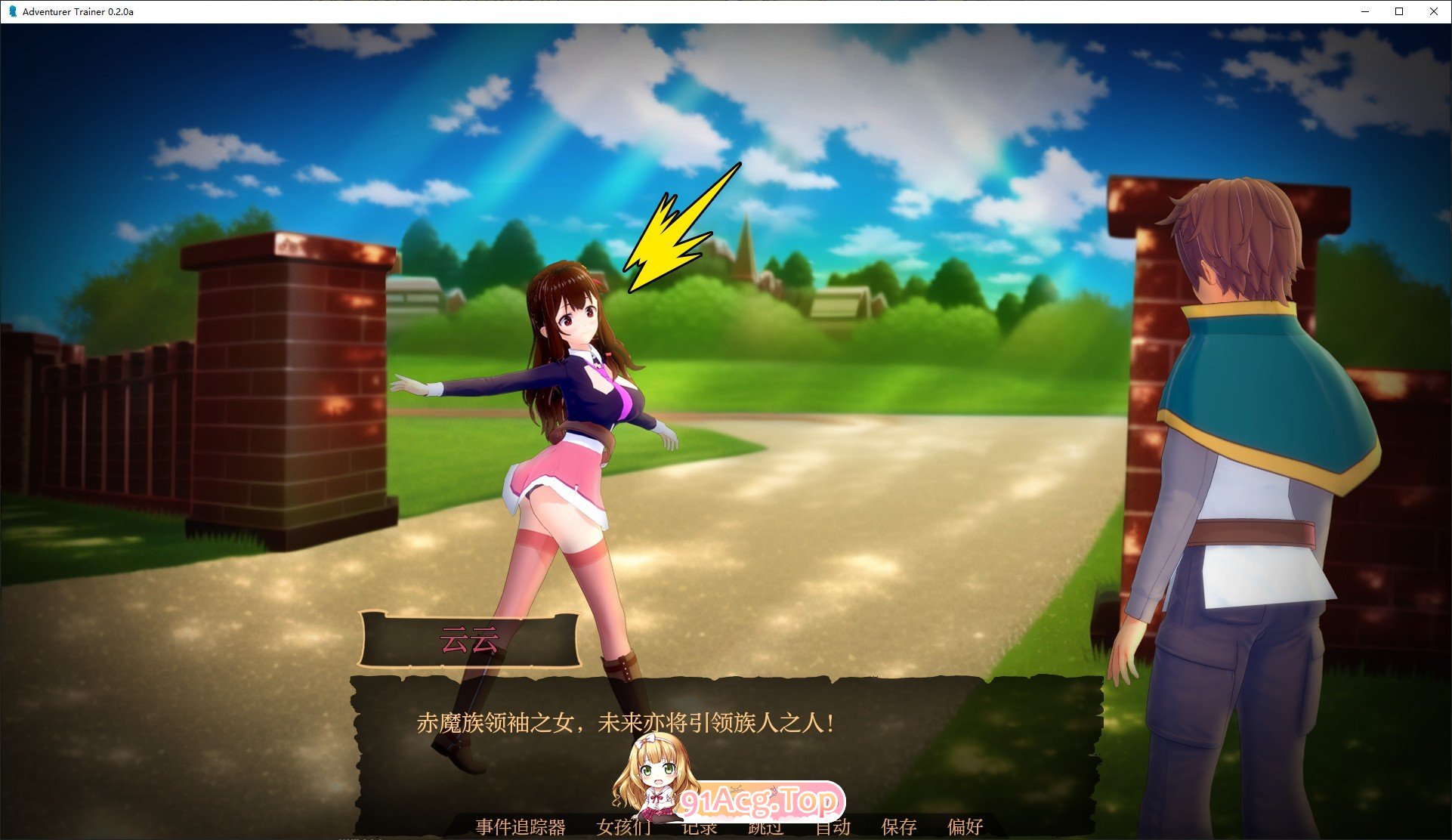Image resolution: width=1452 pixels, height=840 pixels.
Task: Click the Adventurer Trainer app icon in title bar
Action: tap(11, 11)
